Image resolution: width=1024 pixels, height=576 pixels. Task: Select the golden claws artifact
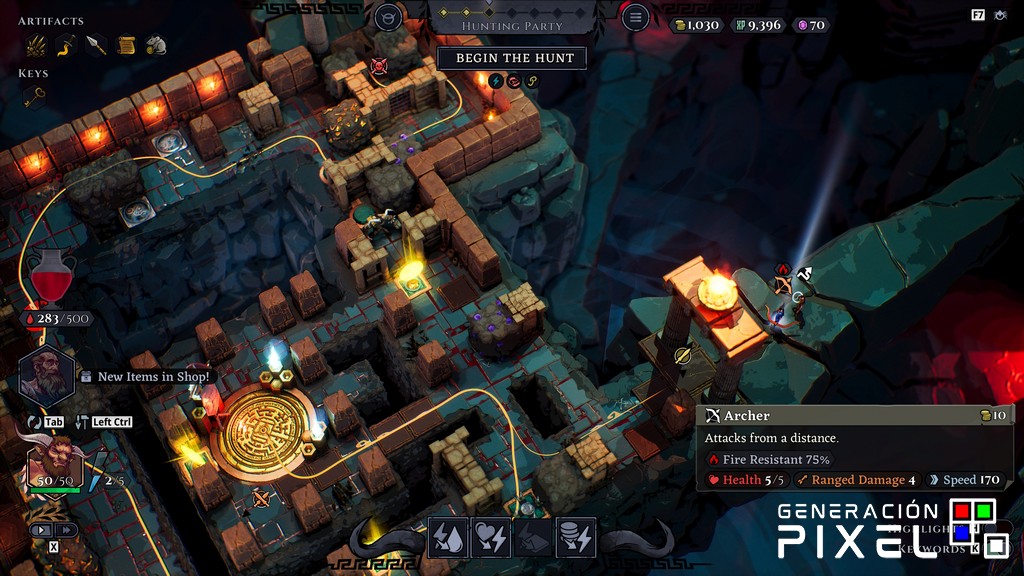36,45
